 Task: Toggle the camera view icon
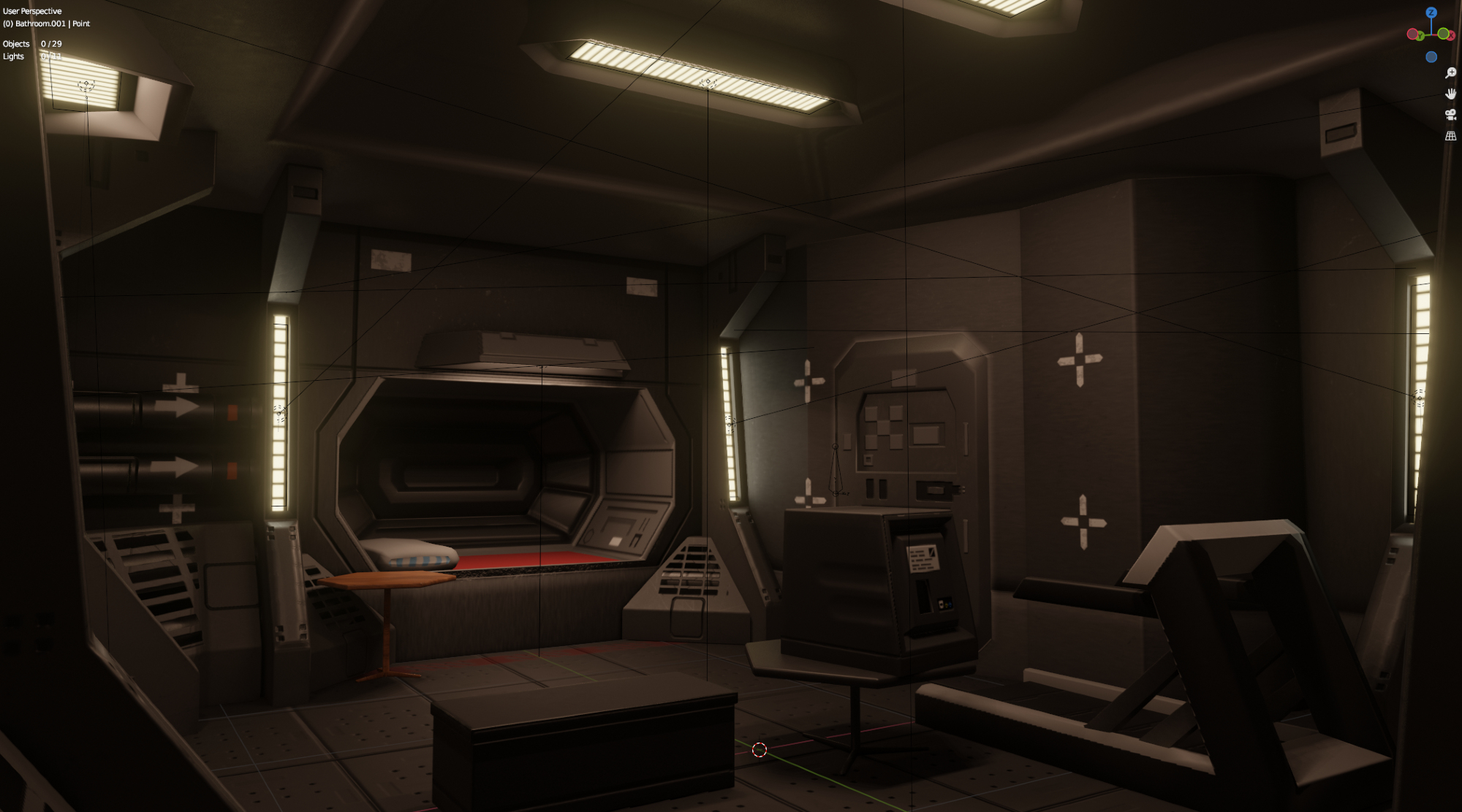[x=1451, y=115]
